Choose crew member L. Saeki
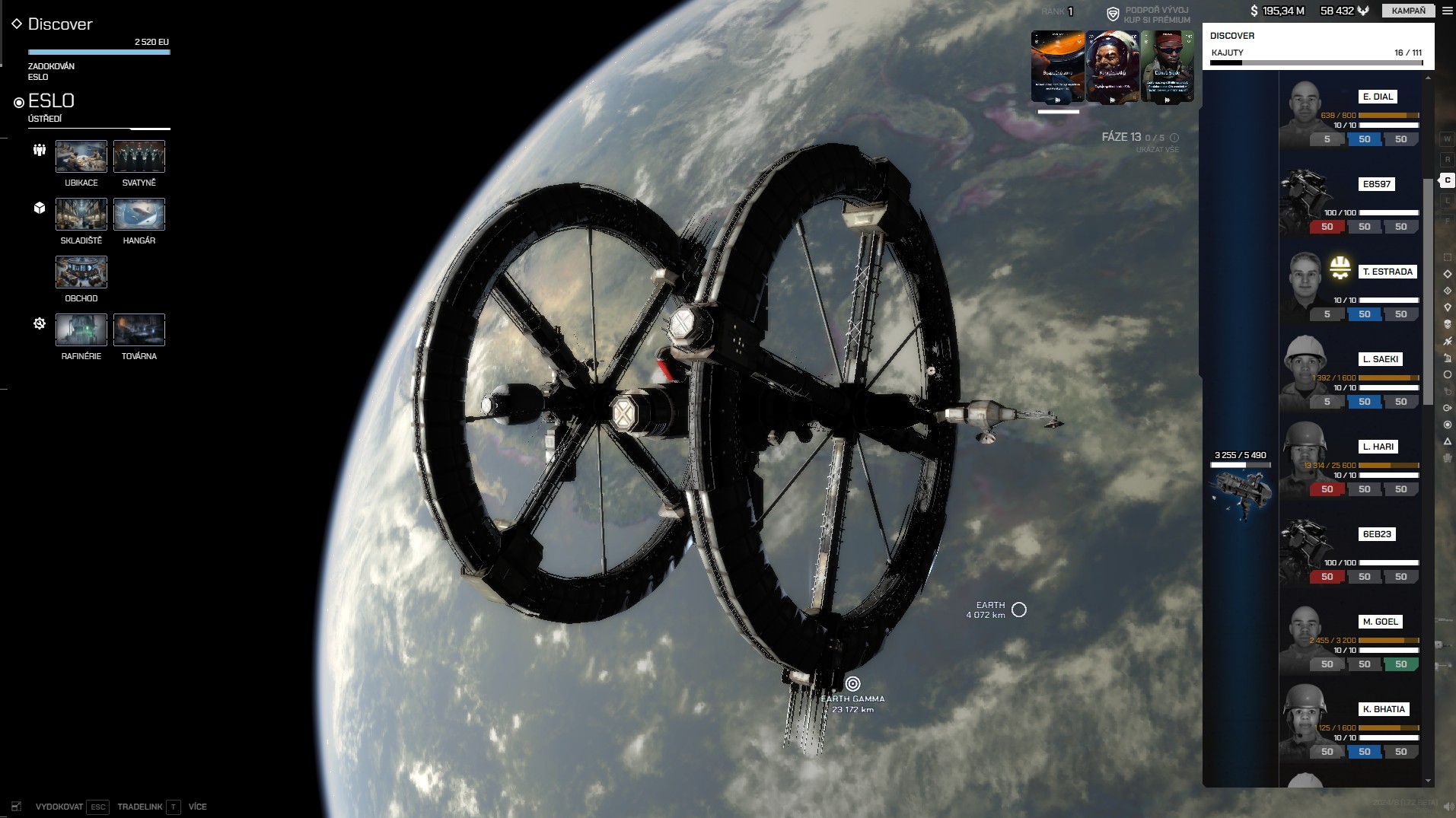1456x818 pixels. click(x=1380, y=359)
